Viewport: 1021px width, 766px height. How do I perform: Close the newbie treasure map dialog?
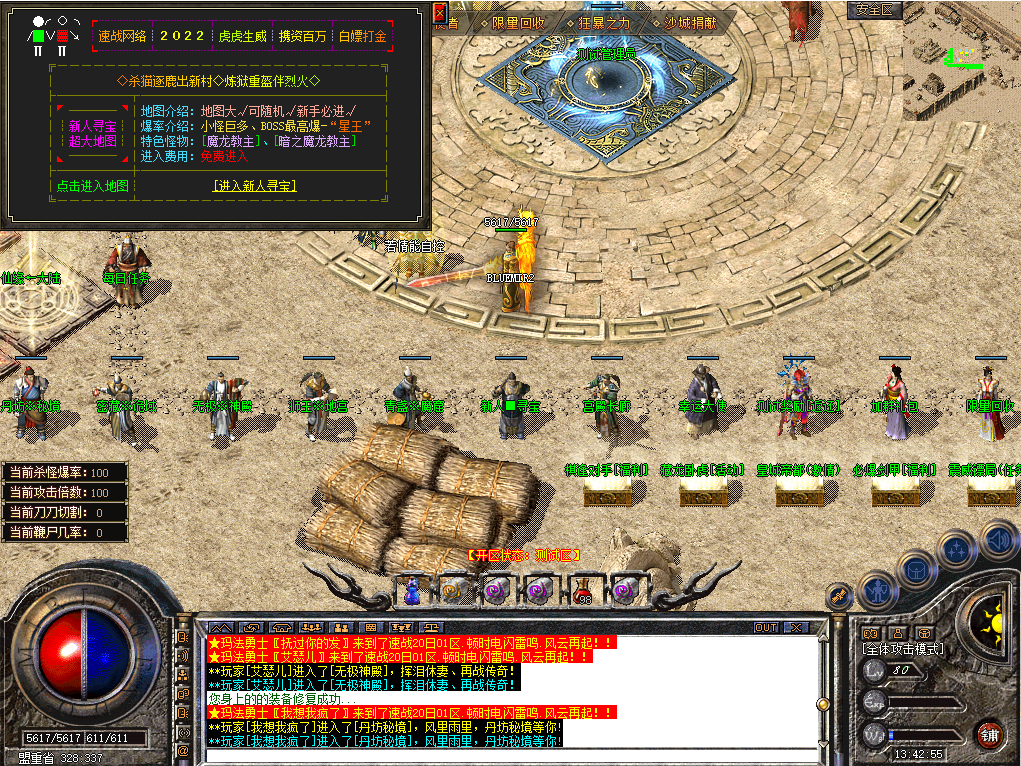440,14
